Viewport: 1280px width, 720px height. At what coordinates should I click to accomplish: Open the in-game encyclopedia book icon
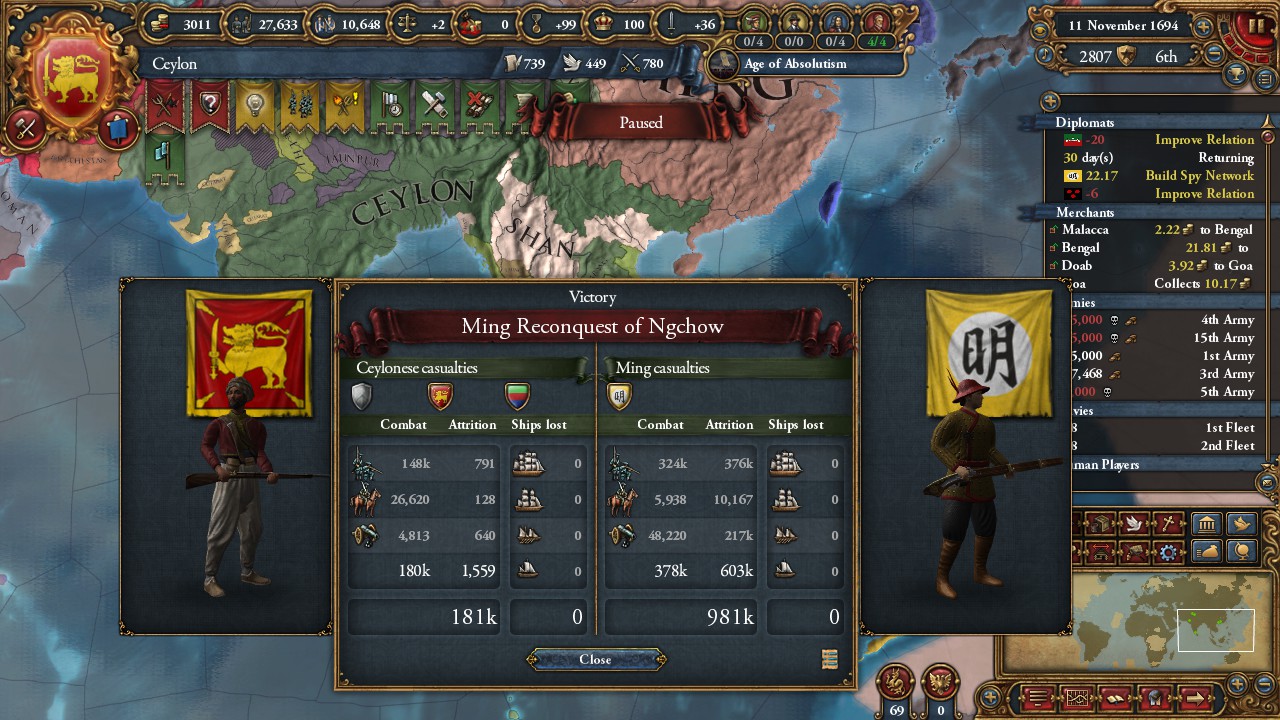click(x=1115, y=698)
